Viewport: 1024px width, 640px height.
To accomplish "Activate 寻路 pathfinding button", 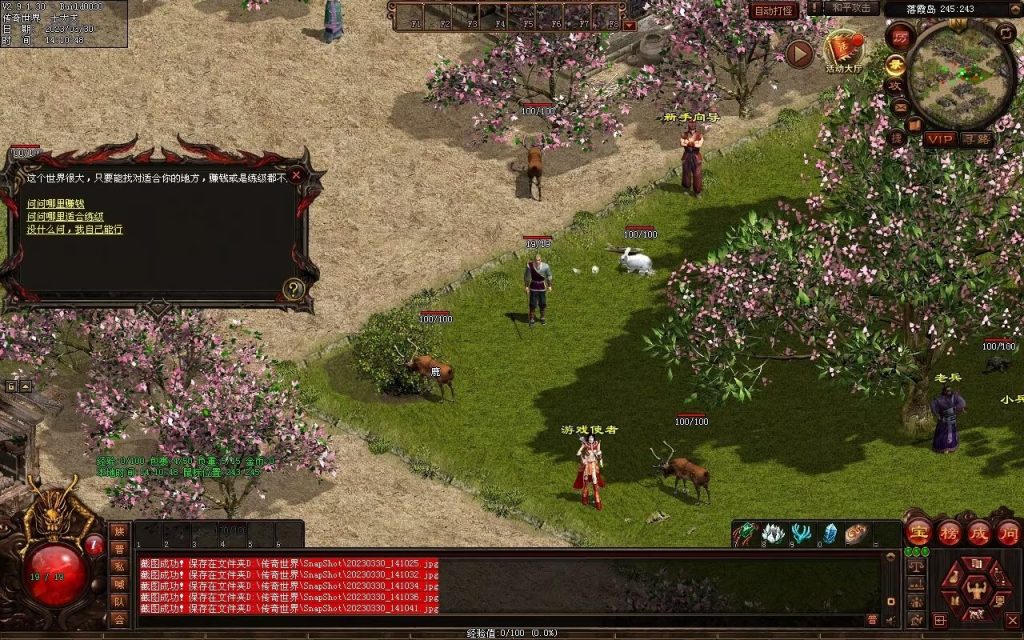I will pos(977,139).
